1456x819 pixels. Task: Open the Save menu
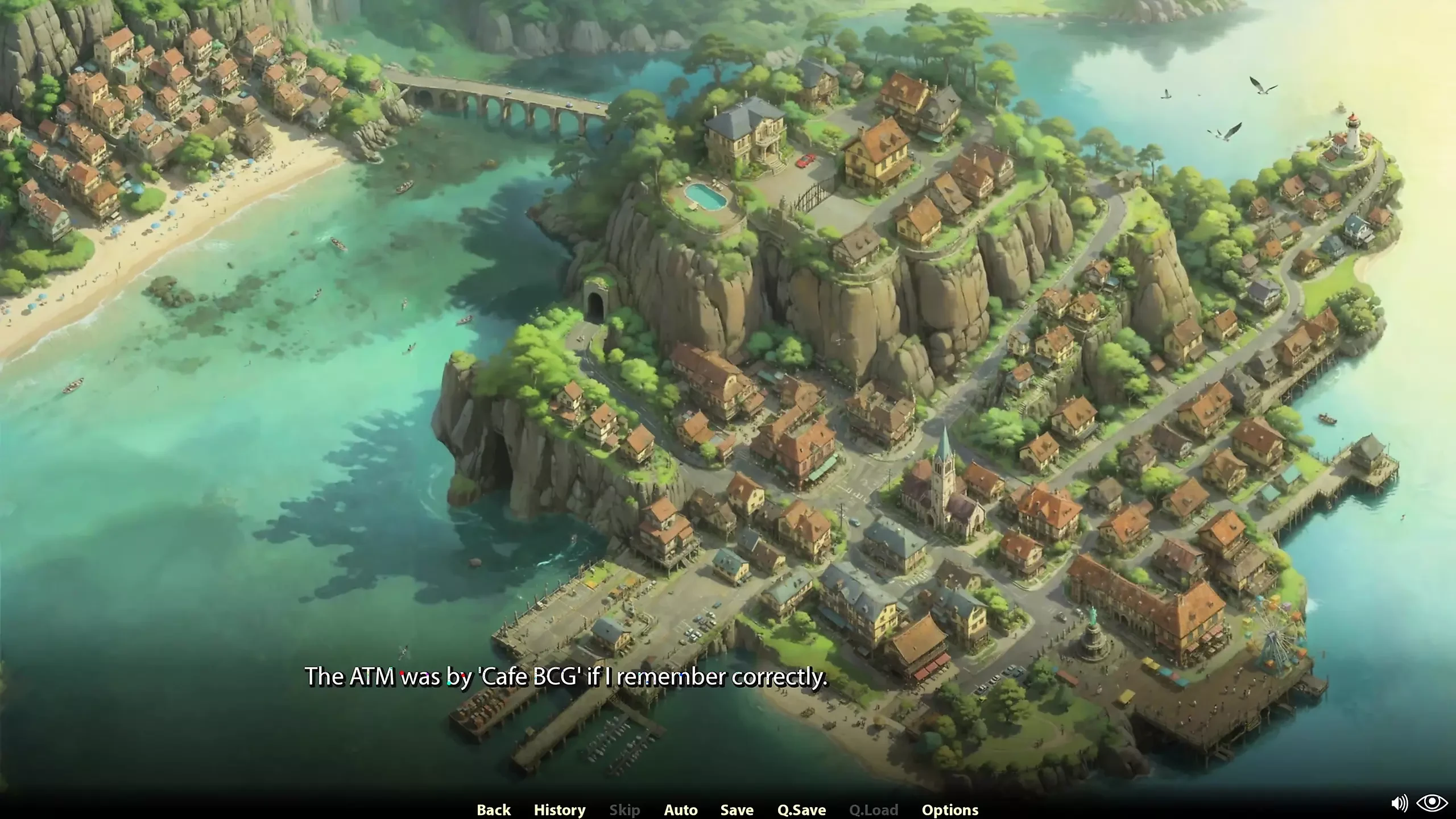737,809
